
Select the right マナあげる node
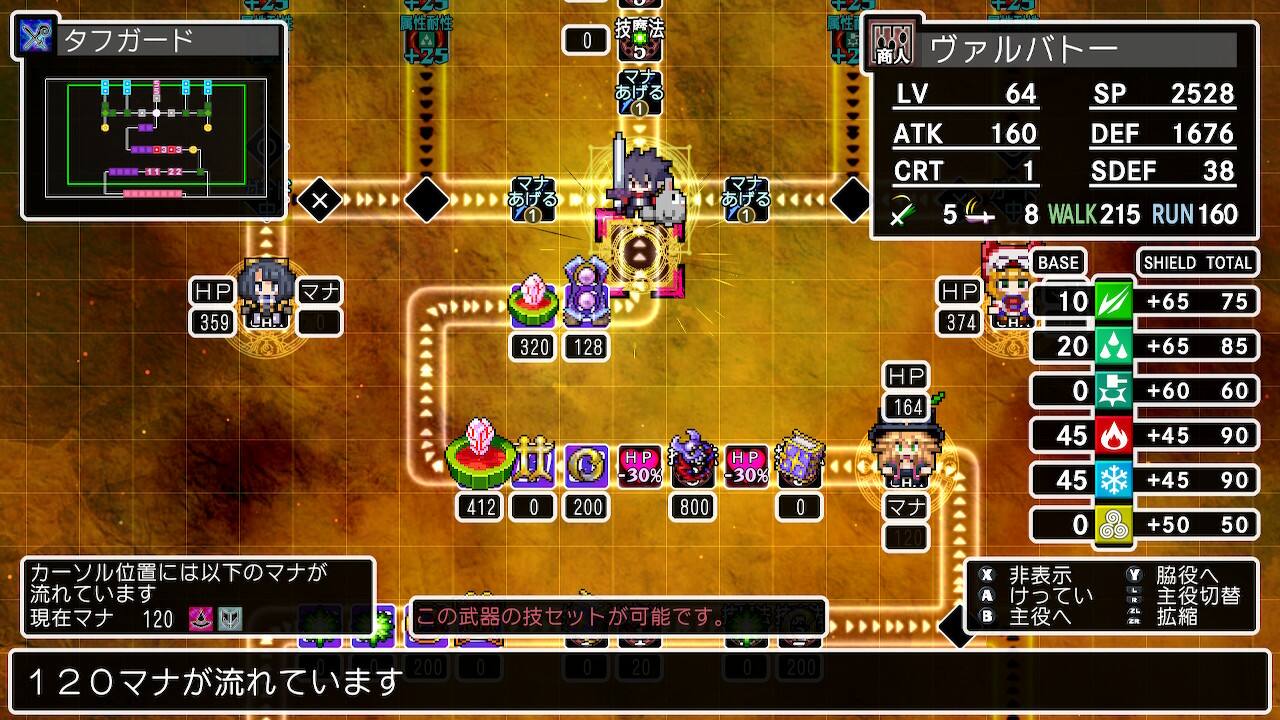point(746,199)
